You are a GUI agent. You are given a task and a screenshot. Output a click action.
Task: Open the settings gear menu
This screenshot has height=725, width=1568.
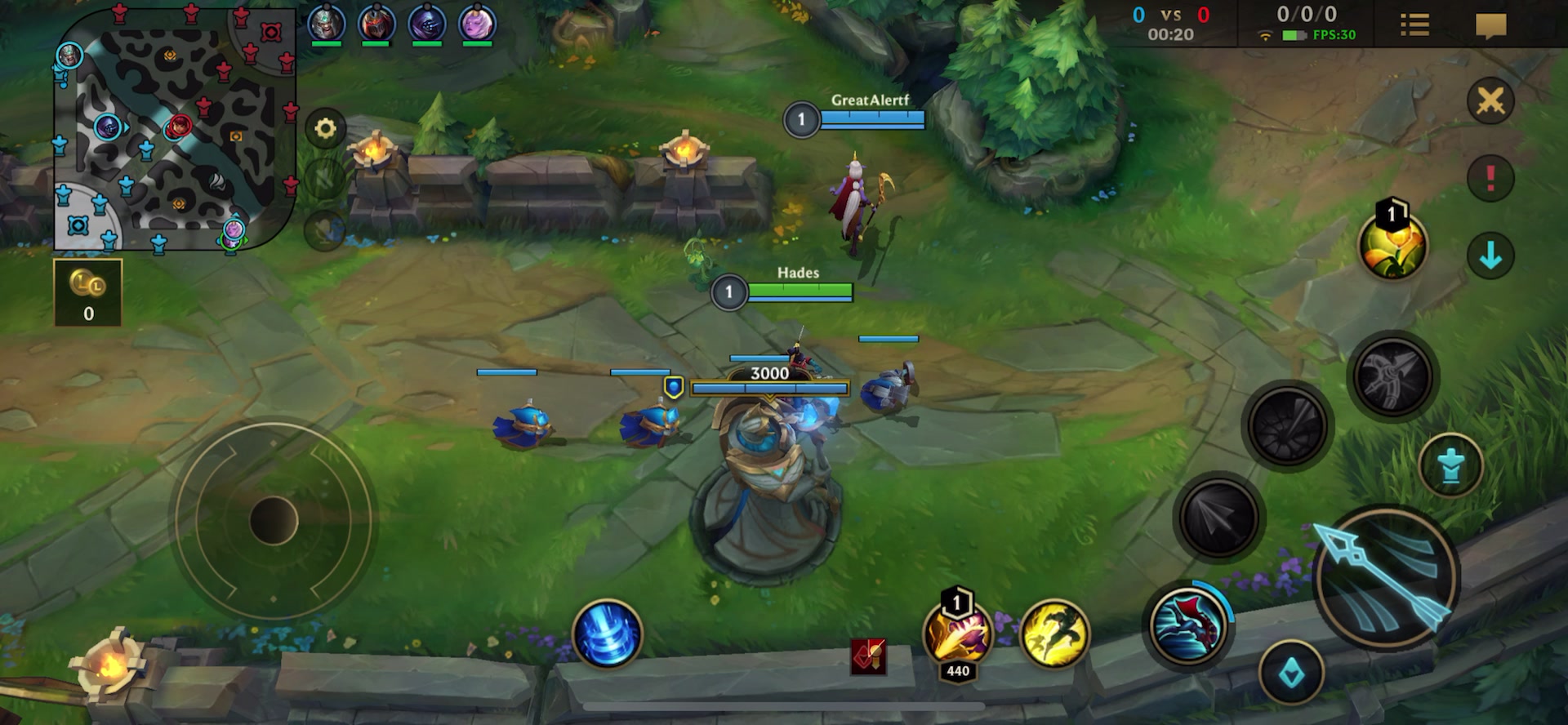click(x=325, y=129)
